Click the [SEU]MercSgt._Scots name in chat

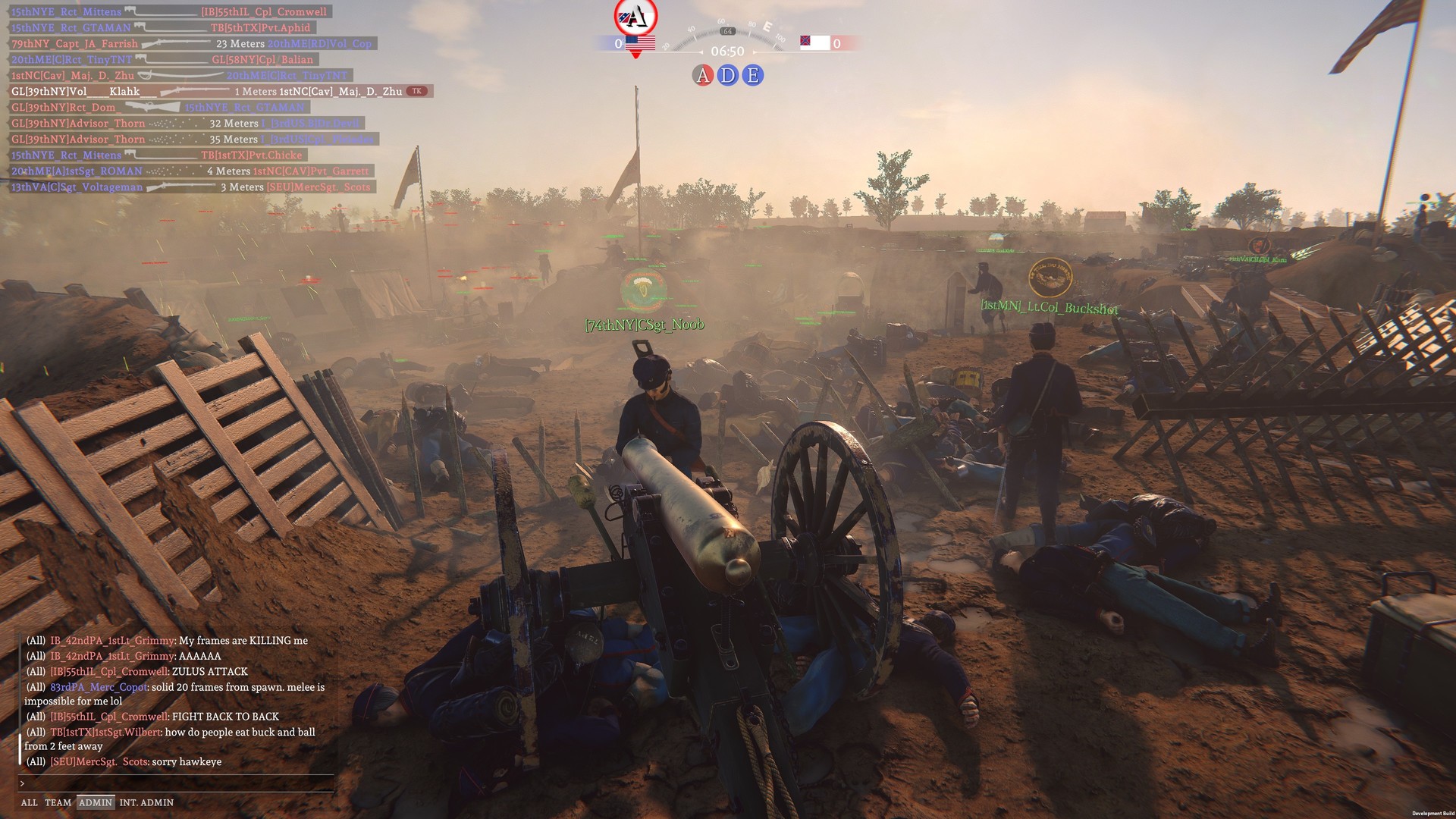(x=101, y=761)
